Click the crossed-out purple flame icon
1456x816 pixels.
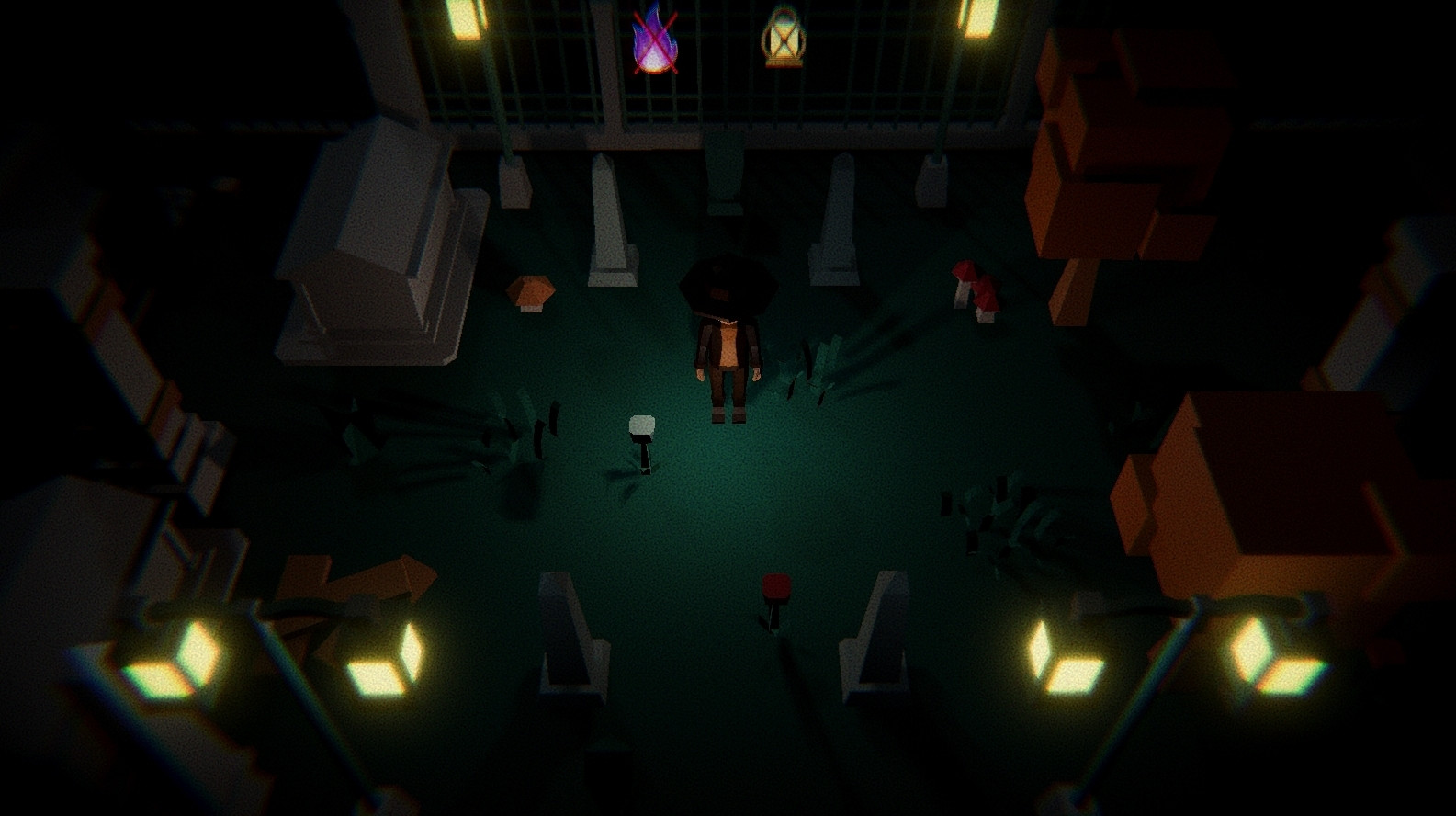pos(657,43)
